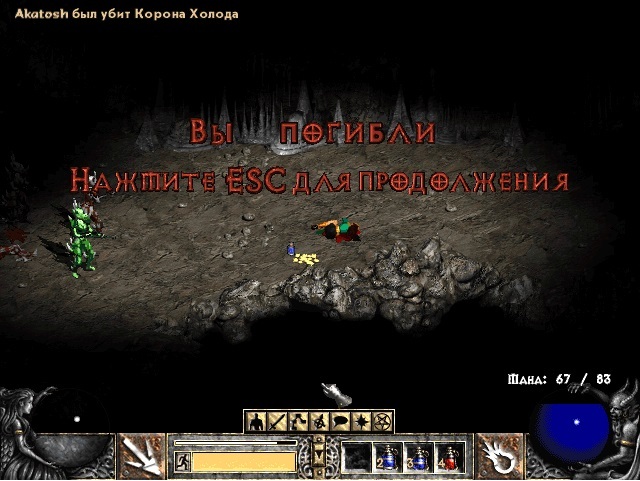Use the blue mana potion numbered 2

[388, 457]
